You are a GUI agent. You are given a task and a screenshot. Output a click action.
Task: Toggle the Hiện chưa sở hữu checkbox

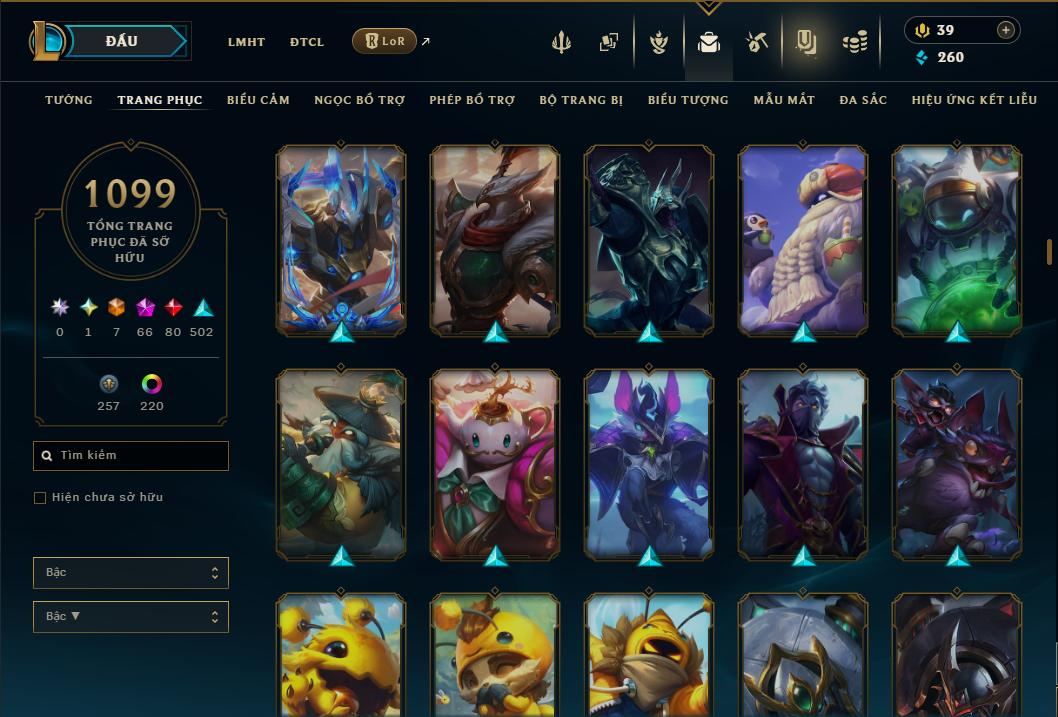40,498
